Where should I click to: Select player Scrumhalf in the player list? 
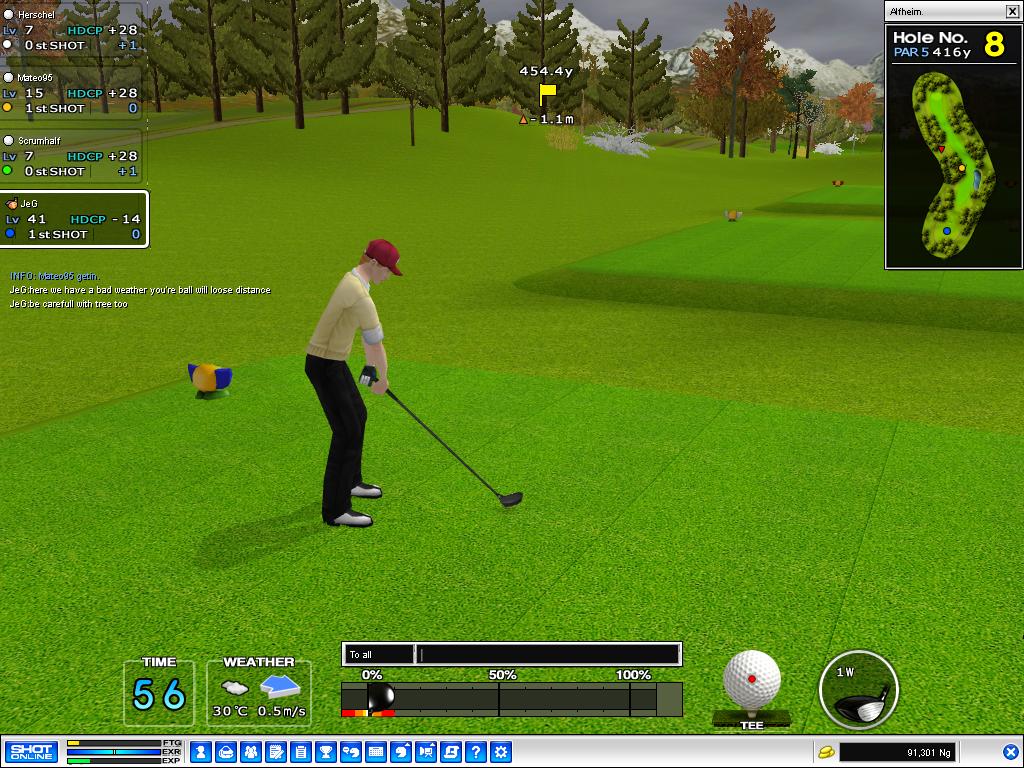tap(70, 156)
